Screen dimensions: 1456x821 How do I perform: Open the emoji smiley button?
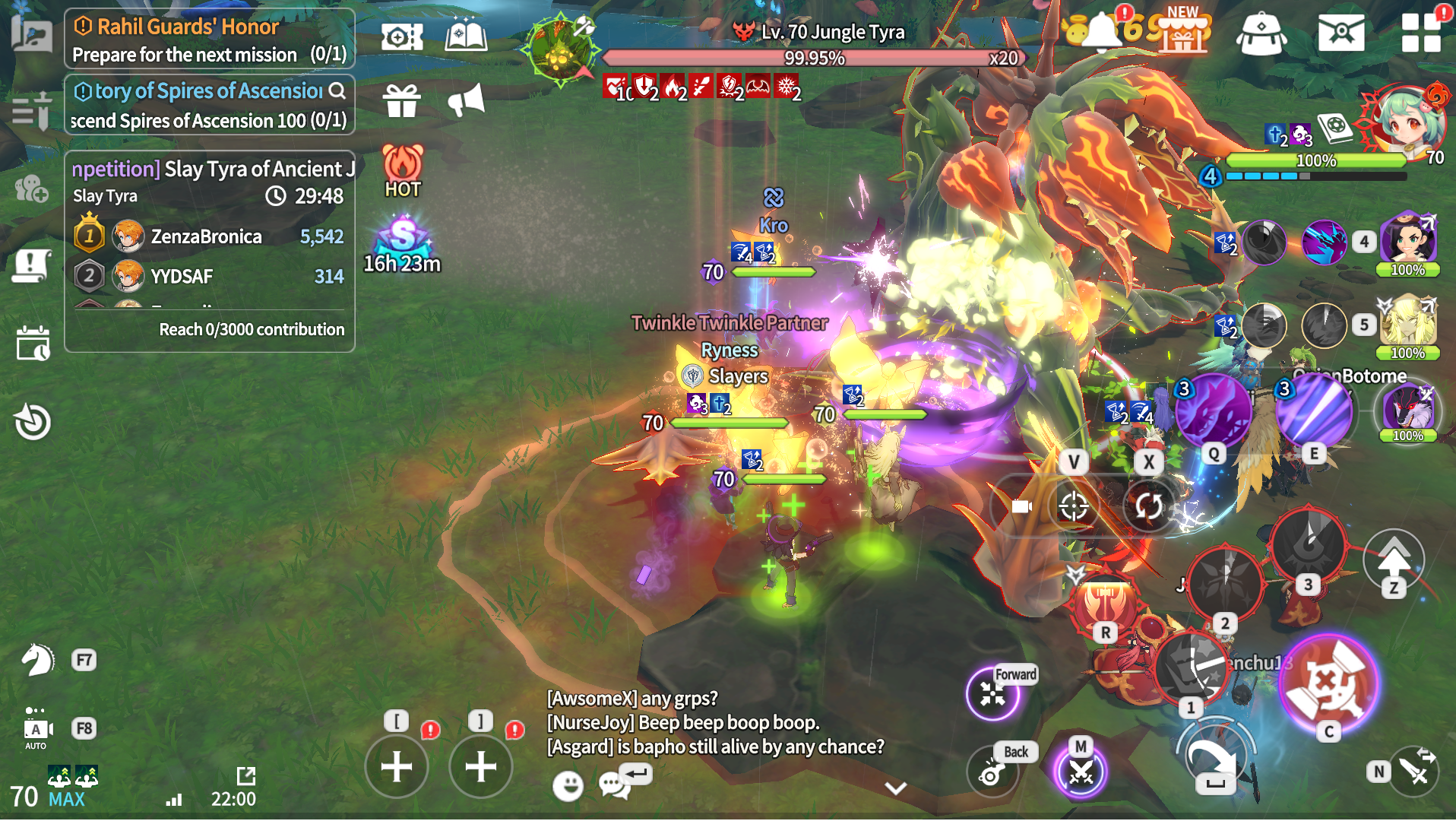tap(568, 785)
